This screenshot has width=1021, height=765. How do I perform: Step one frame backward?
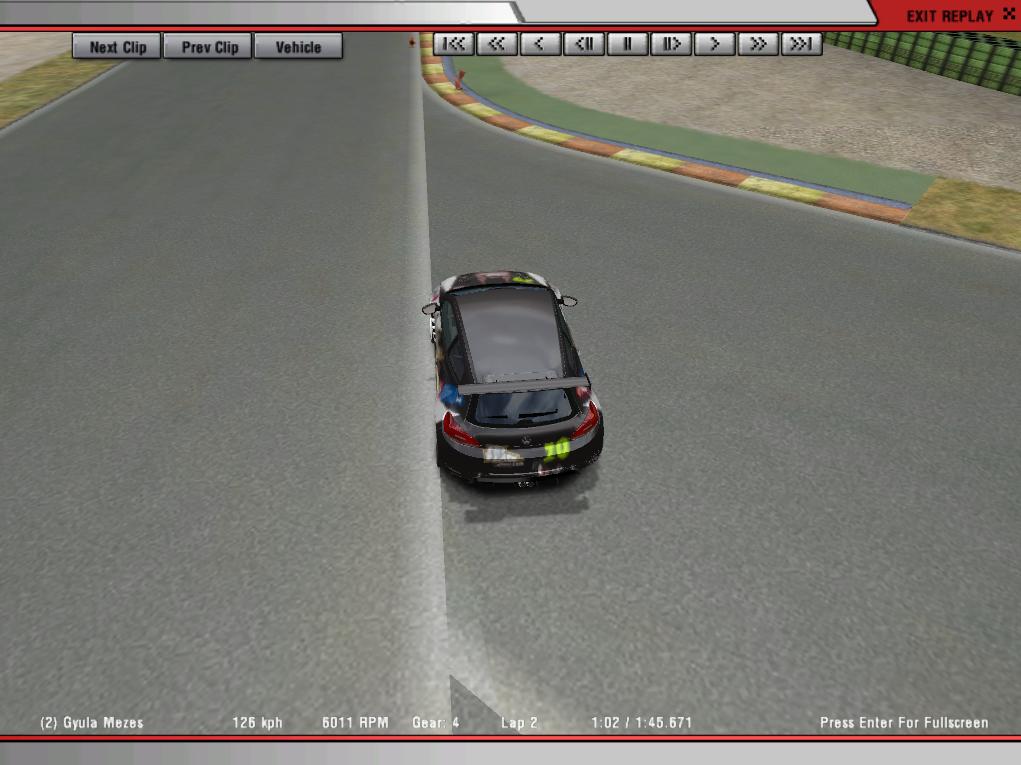pos(584,44)
